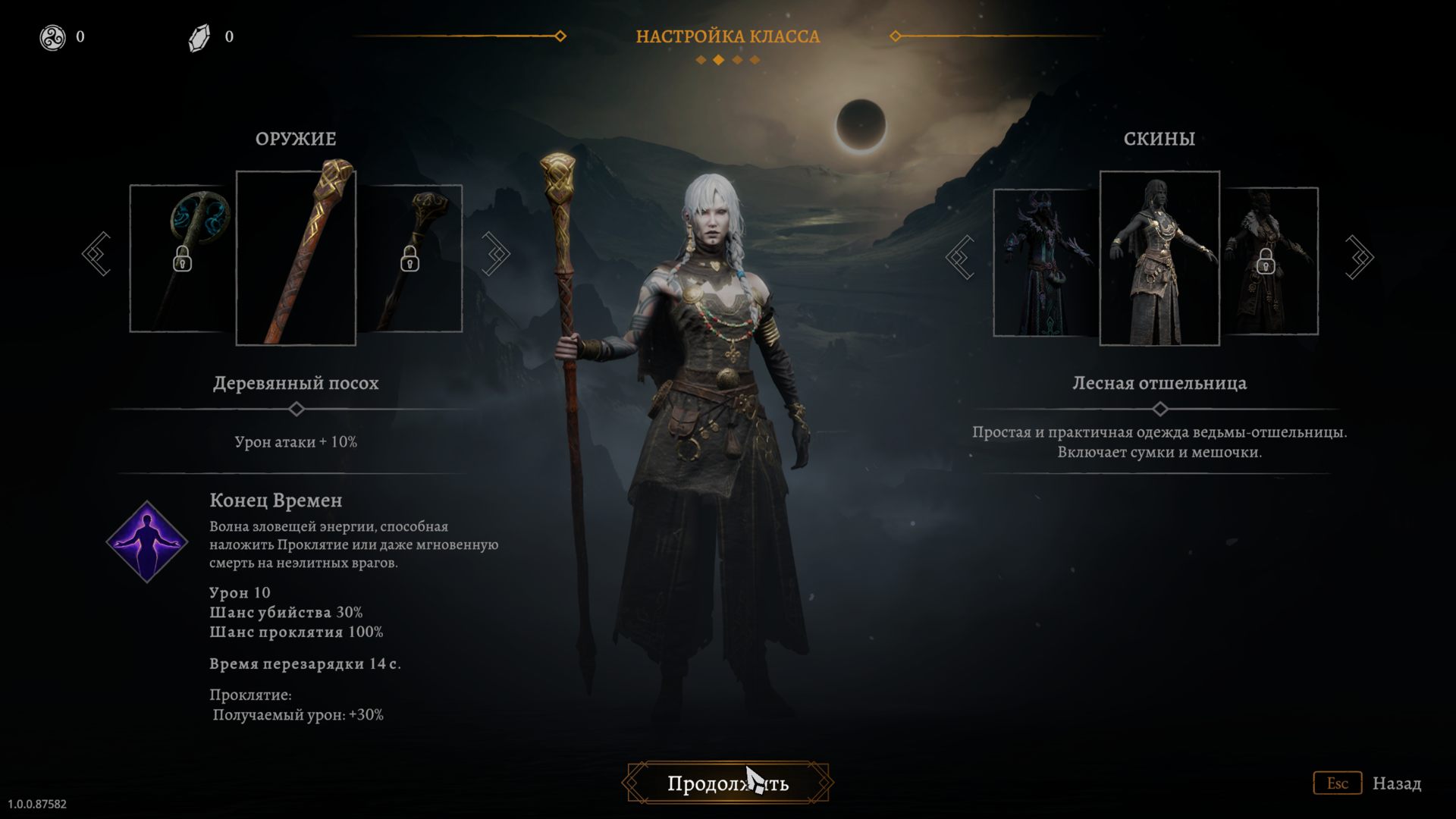Select the locked ornate staff on the right
The image size is (1456, 819).
coord(413,258)
